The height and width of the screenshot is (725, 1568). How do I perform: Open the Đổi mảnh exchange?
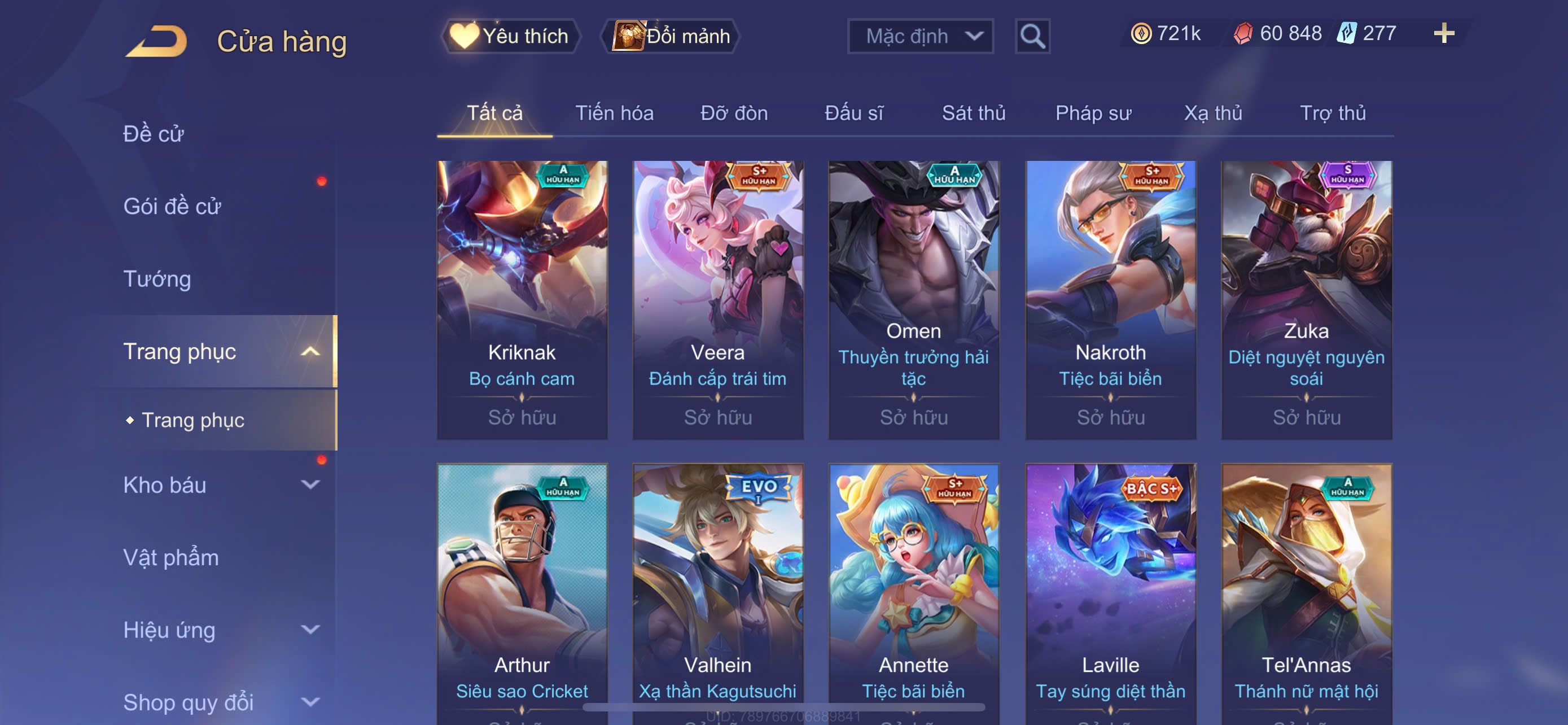(671, 37)
